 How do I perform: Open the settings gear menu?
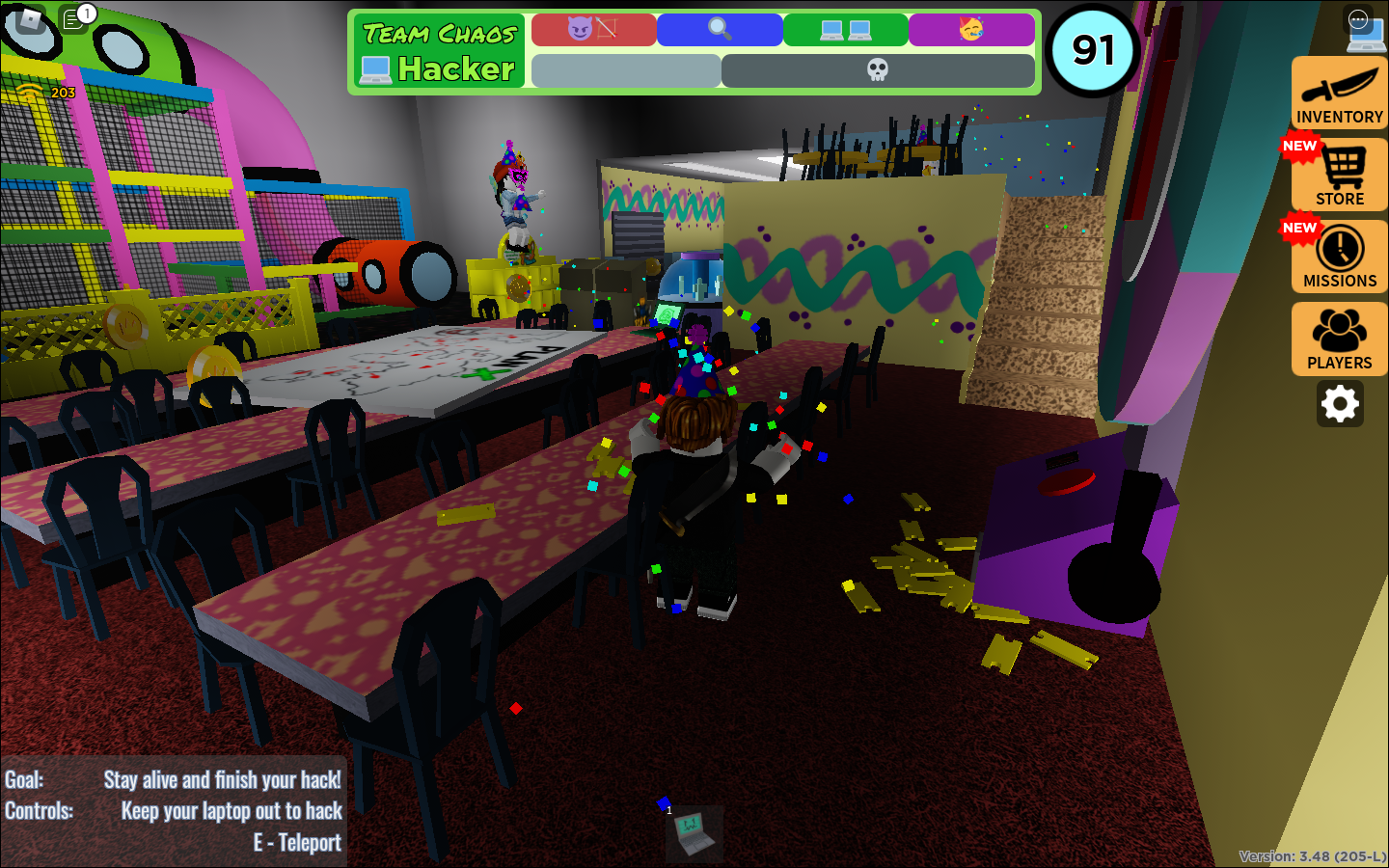coord(1340,404)
